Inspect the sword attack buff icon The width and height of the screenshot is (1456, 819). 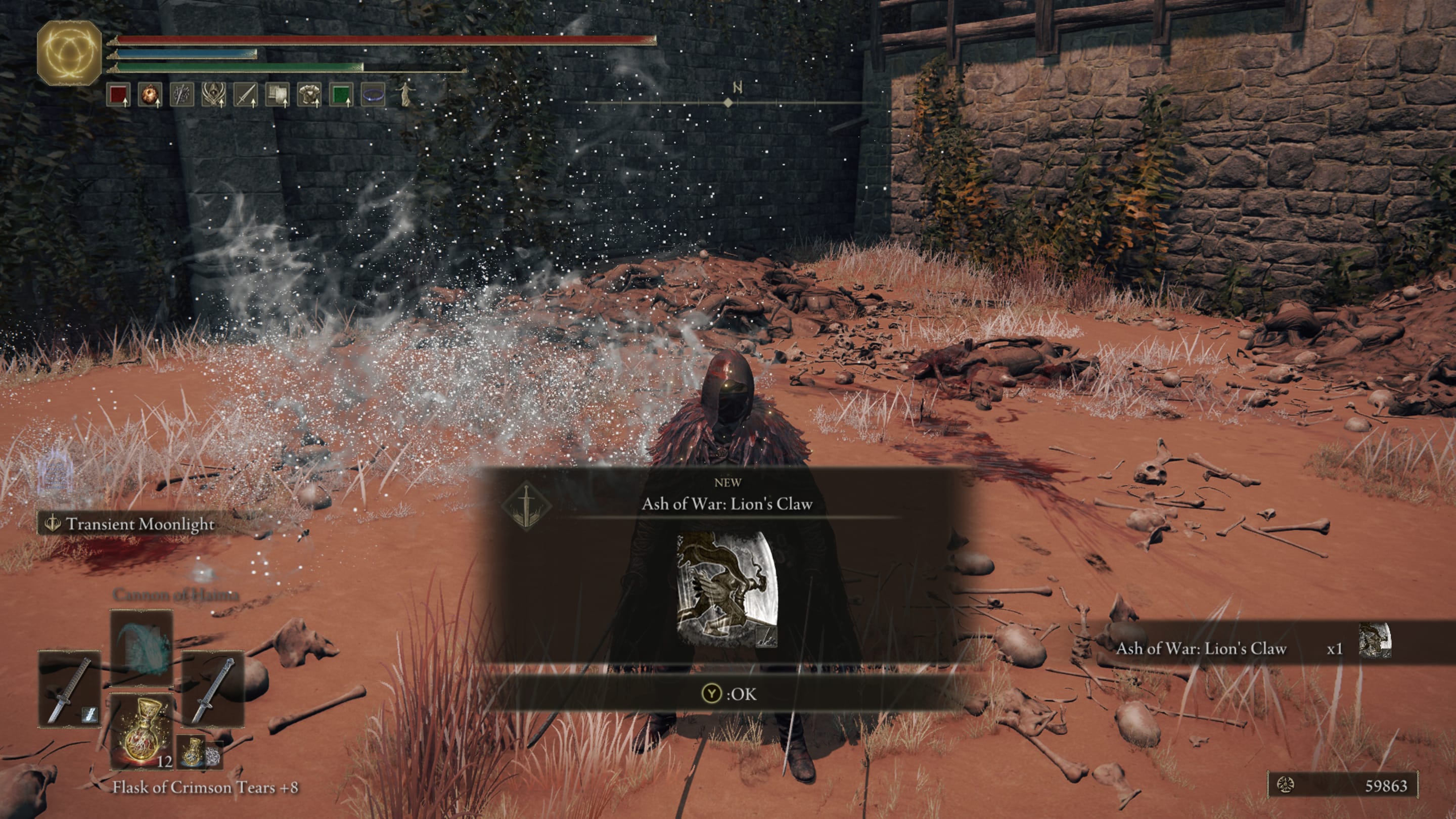point(245,95)
